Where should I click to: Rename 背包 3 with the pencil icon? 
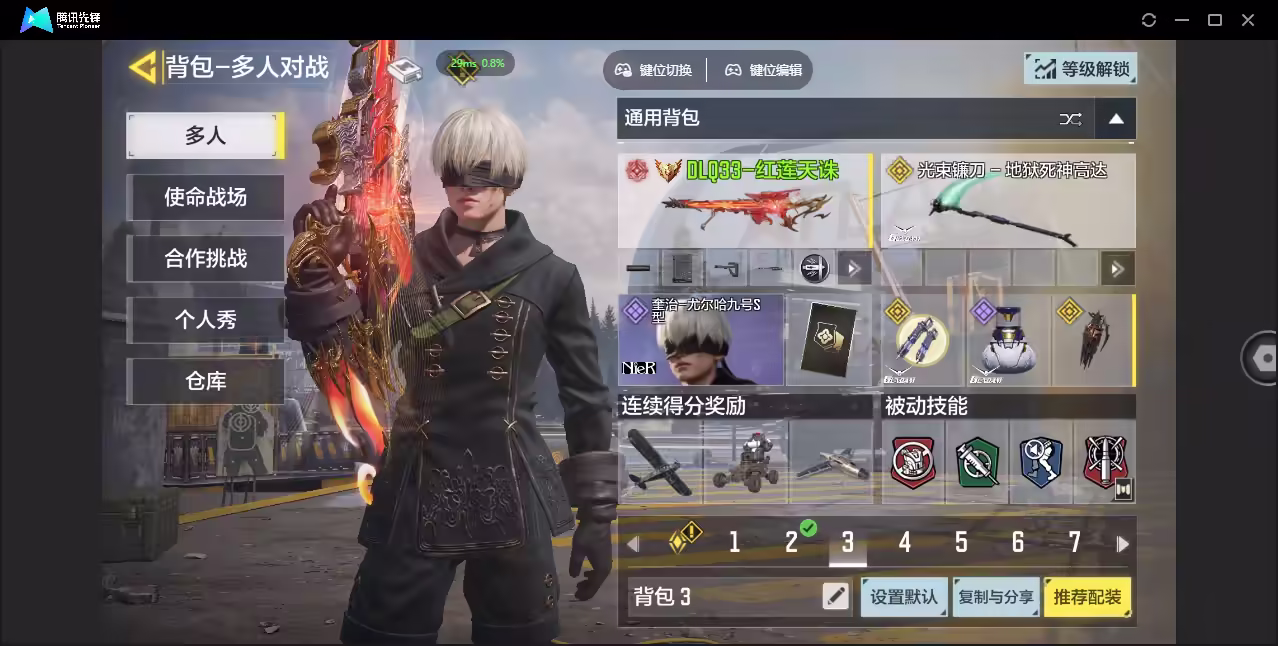[x=835, y=597]
